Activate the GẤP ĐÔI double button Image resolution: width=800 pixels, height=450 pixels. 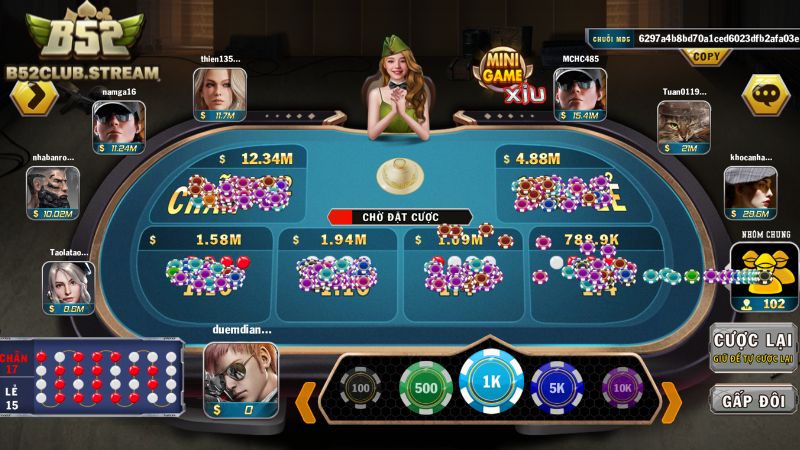click(x=753, y=398)
